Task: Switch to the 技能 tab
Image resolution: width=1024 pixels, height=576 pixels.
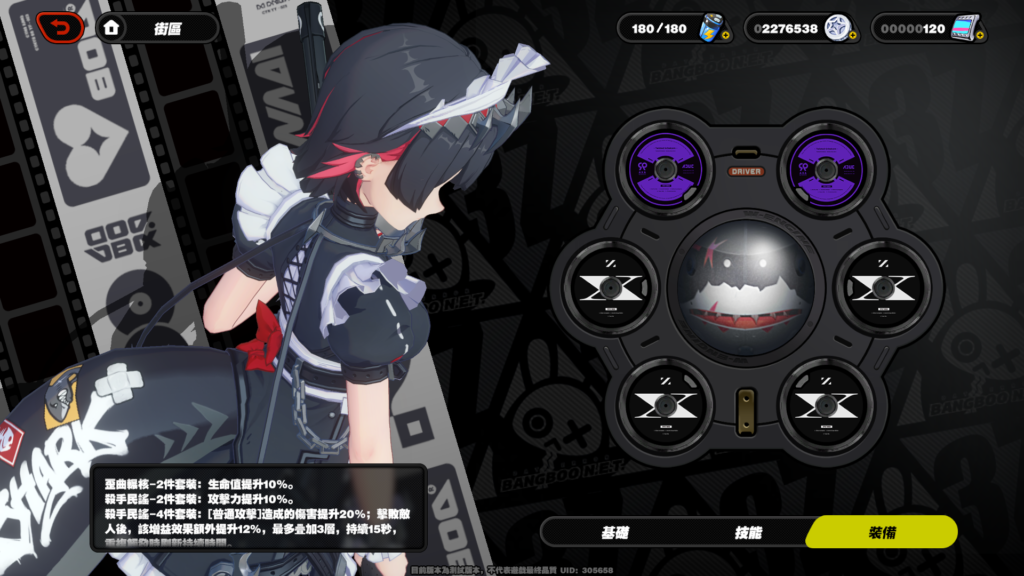Action: [x=749, y=532]
